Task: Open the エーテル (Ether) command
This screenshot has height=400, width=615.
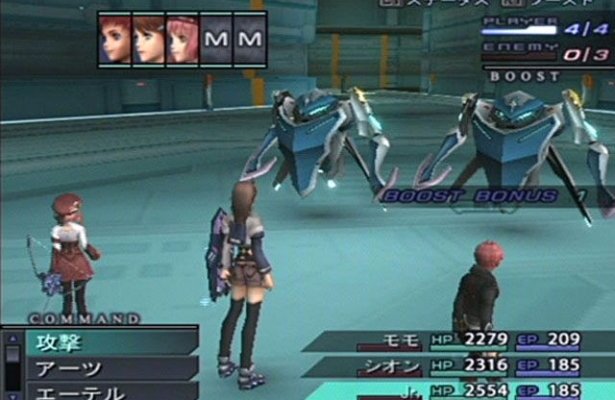Action: pos(100,391)
